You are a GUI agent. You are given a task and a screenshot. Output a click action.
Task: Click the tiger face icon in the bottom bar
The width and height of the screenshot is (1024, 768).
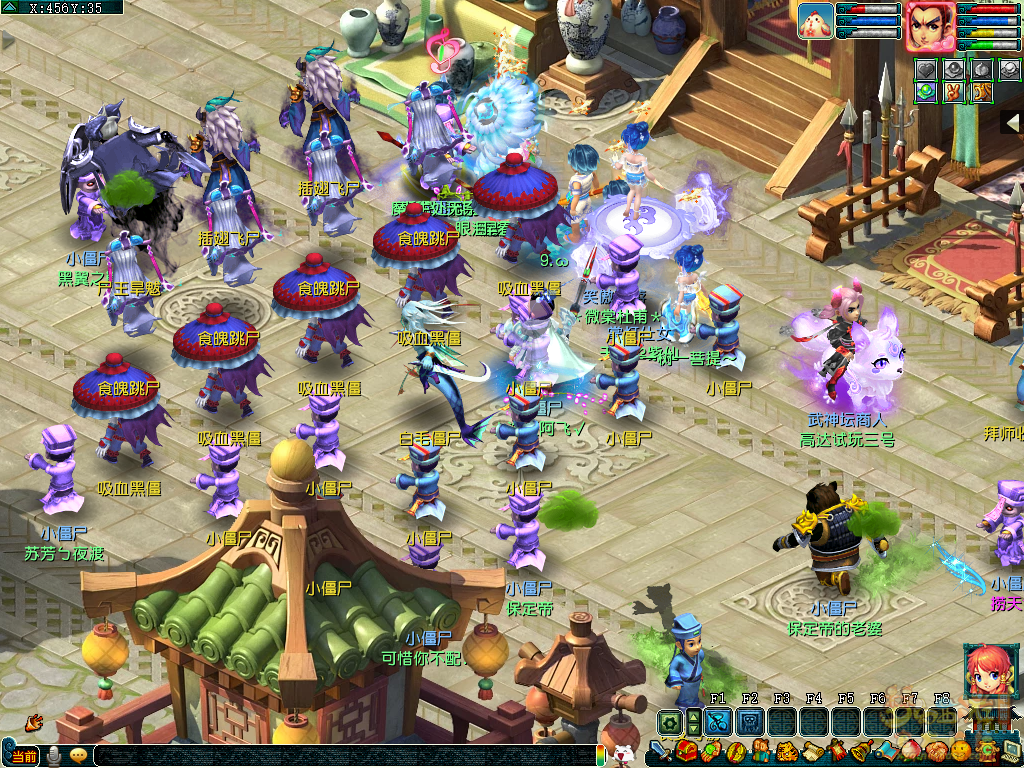786,751
